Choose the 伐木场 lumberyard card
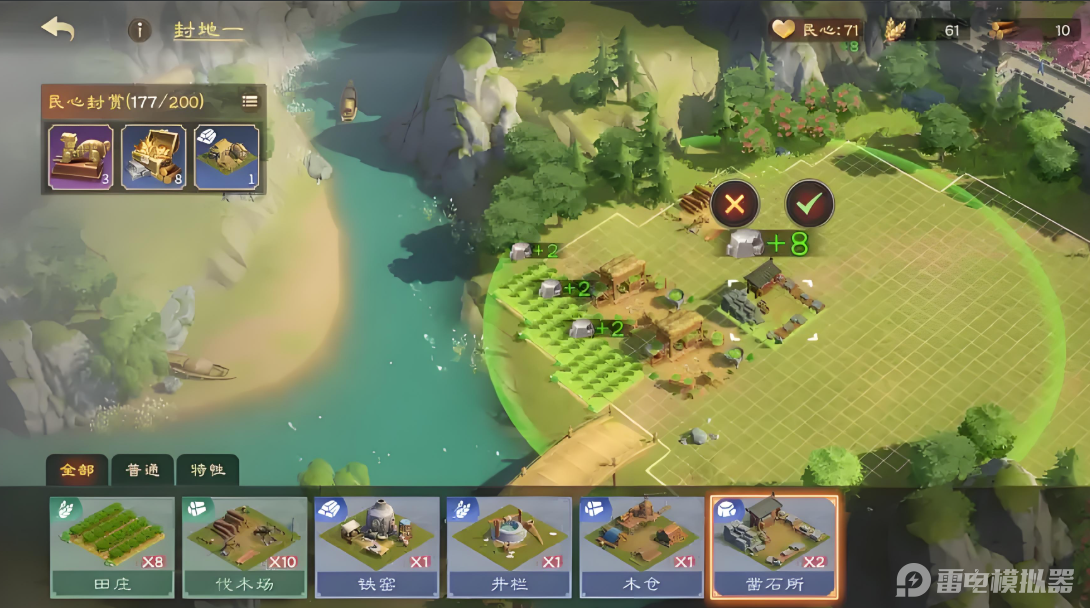 pos(245,547)
